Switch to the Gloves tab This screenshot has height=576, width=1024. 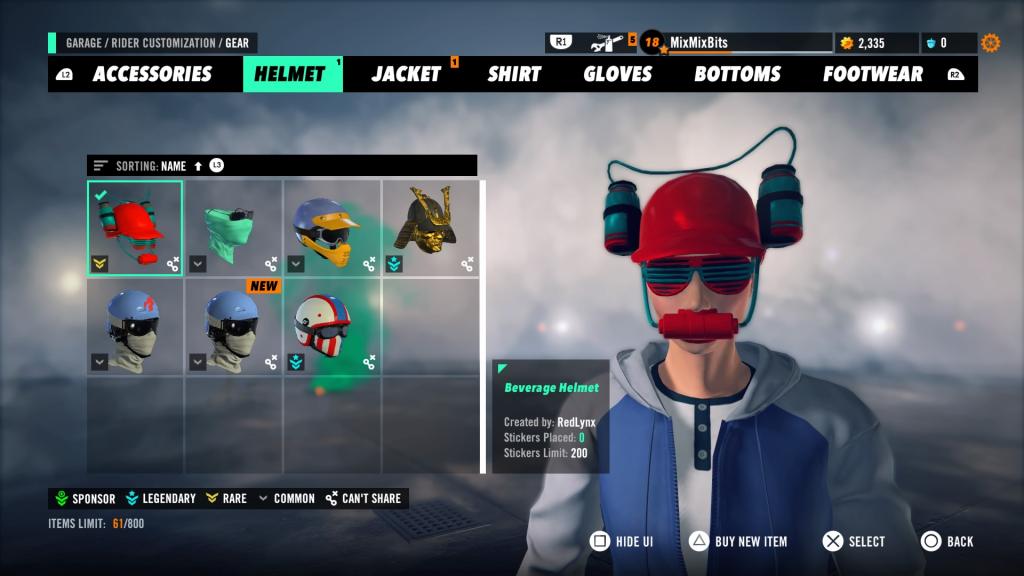617,74
